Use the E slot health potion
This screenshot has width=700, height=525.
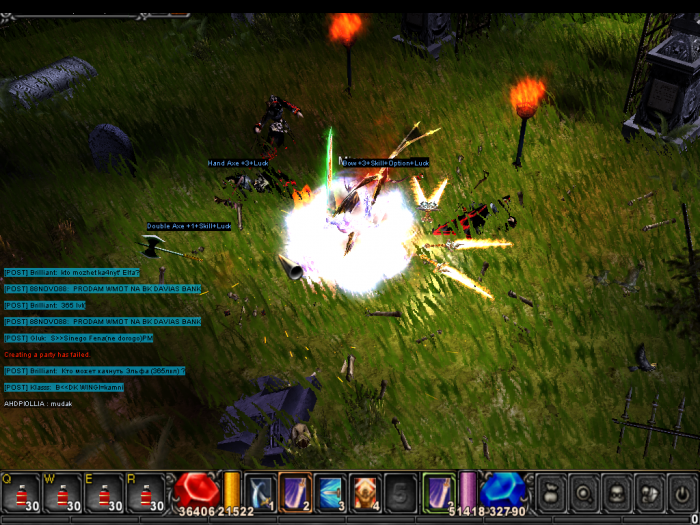coord(104,493)
